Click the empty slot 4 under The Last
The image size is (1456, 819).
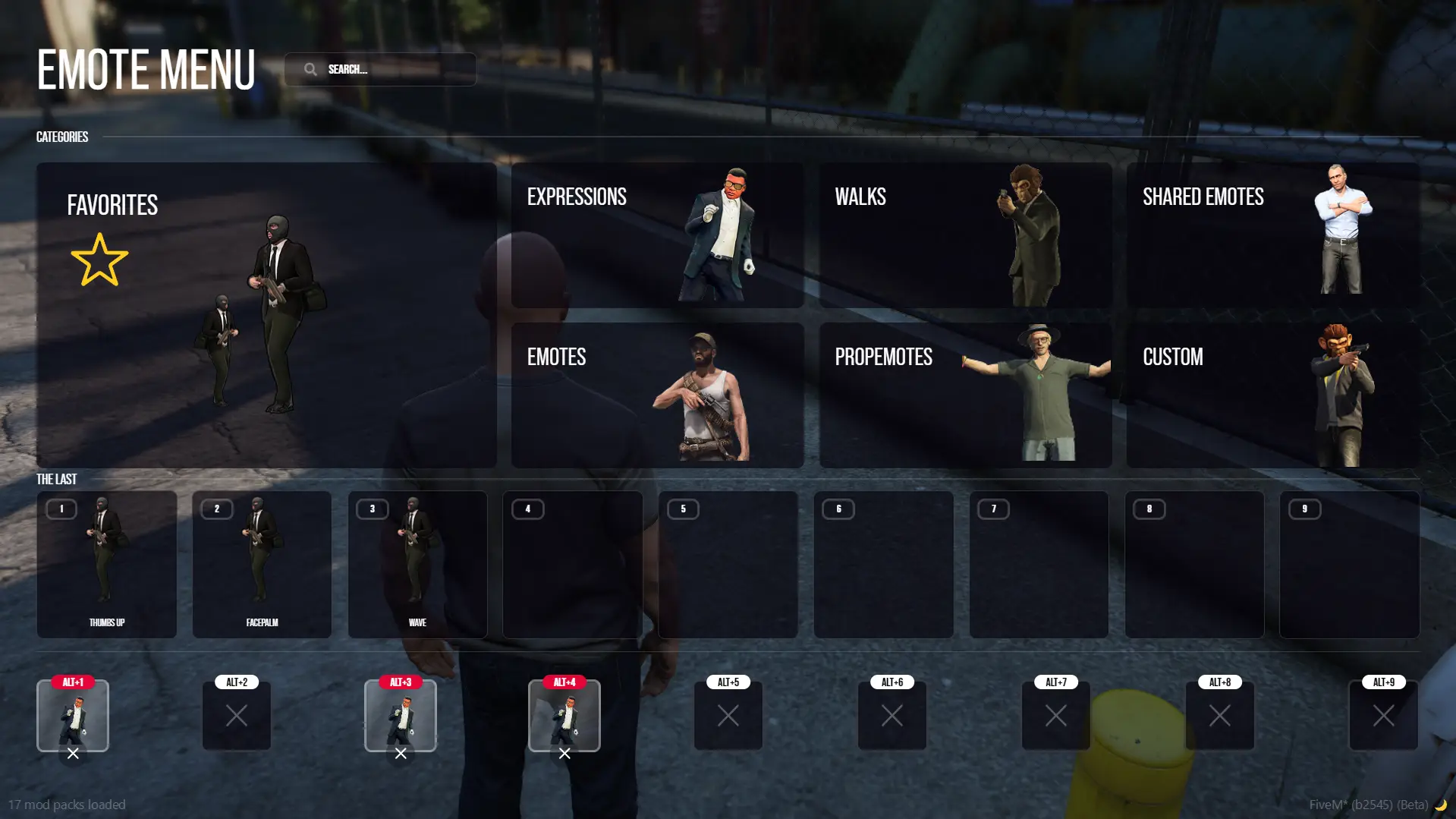click(573, 565)
